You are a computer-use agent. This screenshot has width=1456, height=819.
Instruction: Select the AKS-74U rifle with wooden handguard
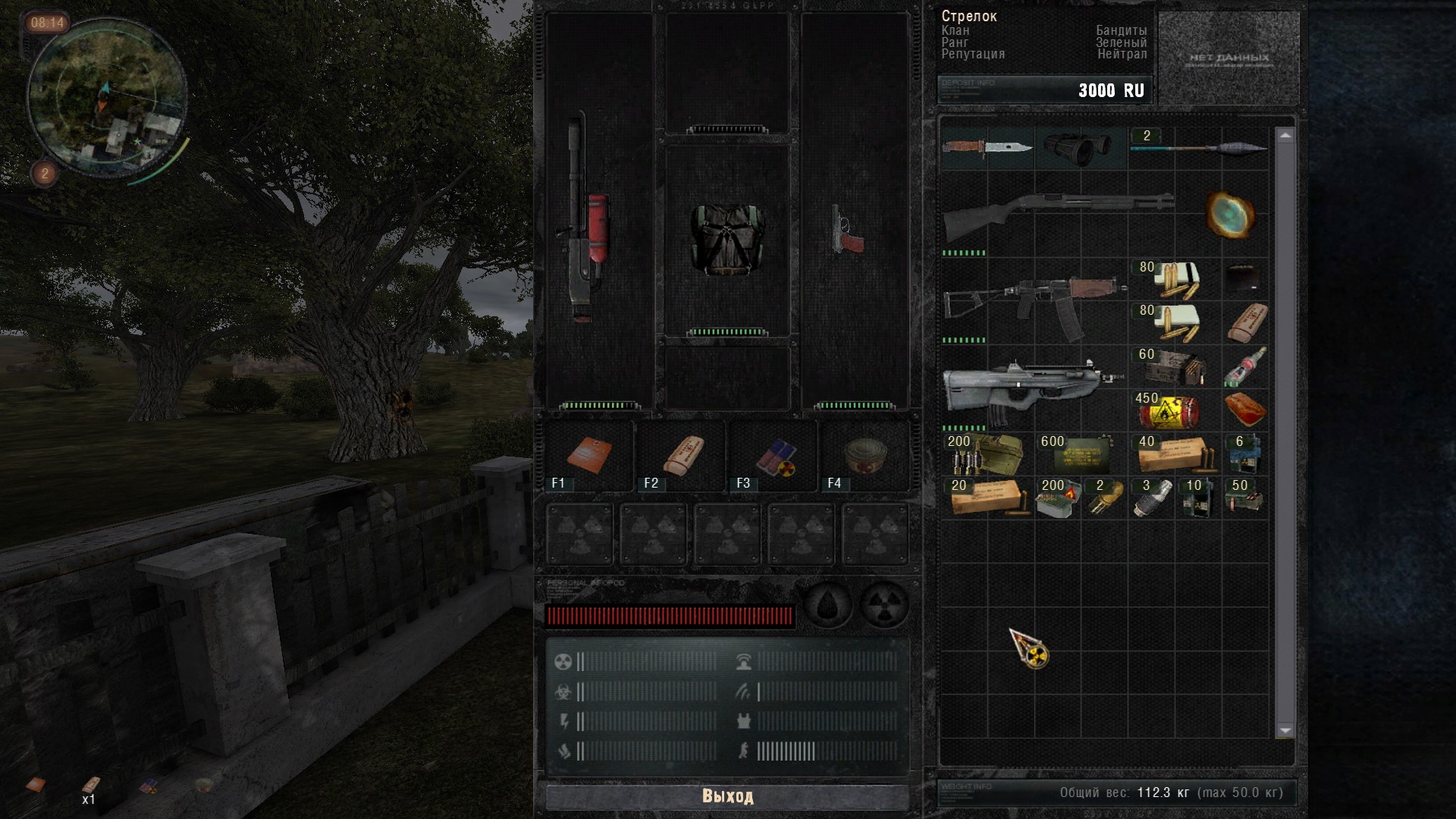[1035, 301]
